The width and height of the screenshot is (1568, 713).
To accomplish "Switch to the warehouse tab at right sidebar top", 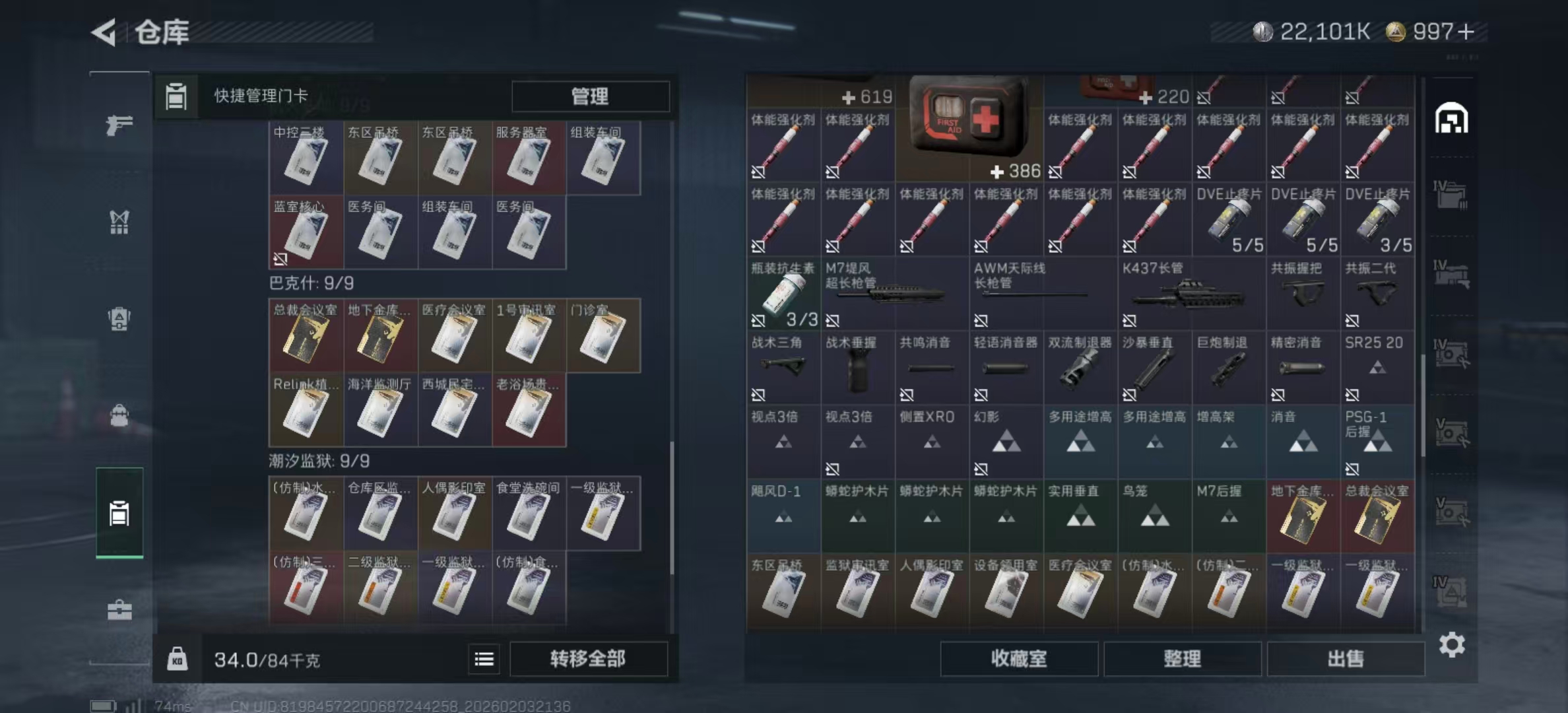I will pos(1450,119).
